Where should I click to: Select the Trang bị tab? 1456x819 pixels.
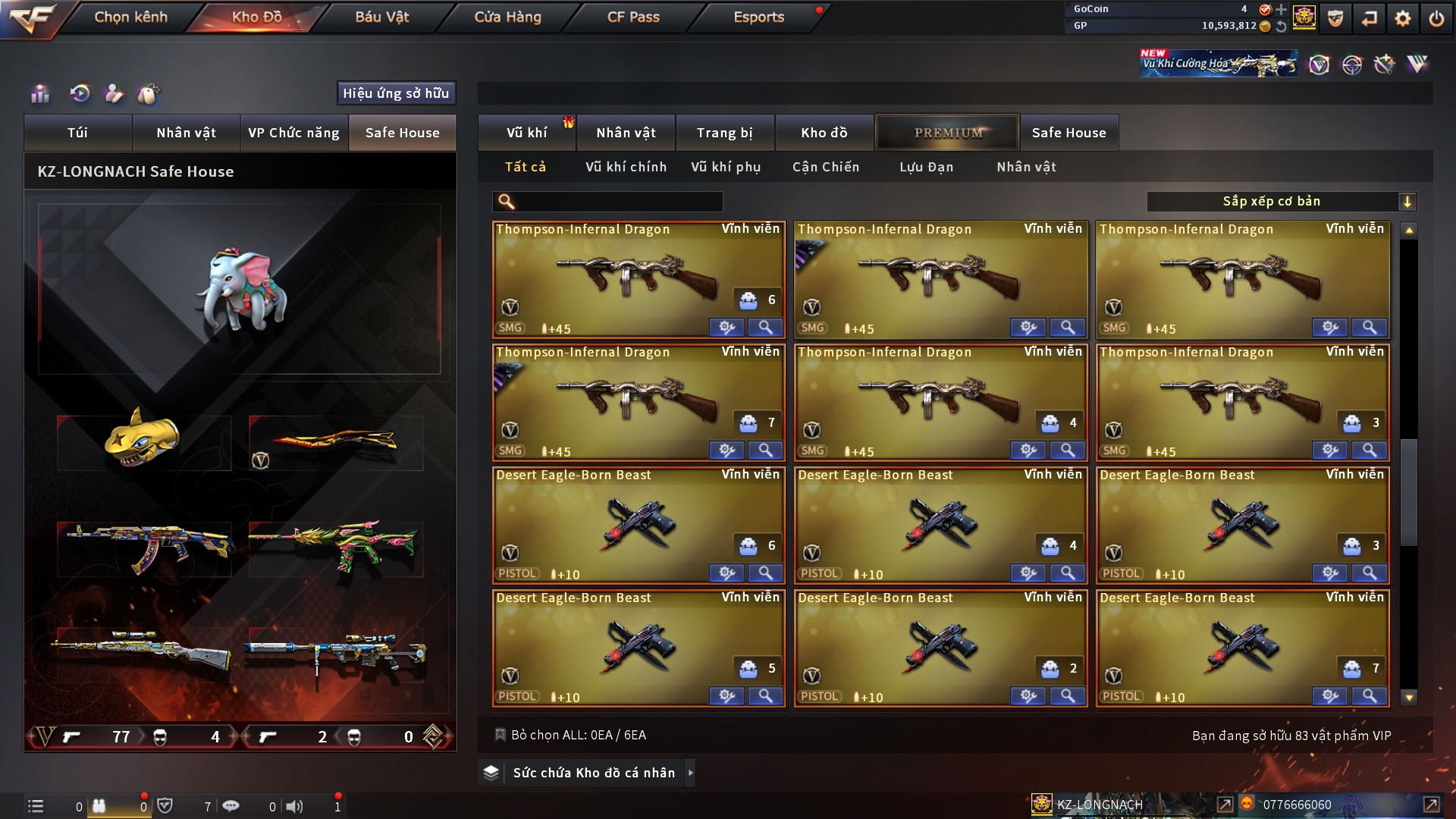(724, 133)
